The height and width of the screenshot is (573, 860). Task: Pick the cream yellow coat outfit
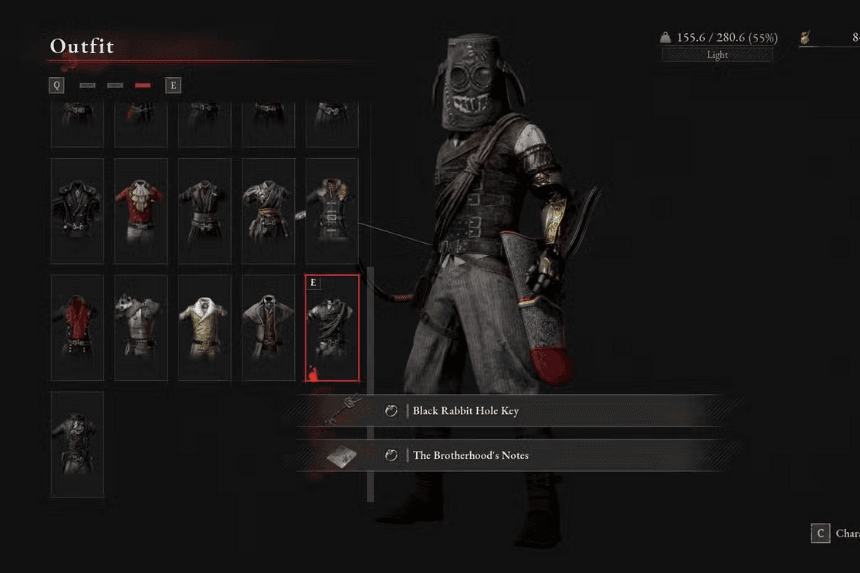pos(204,327)
